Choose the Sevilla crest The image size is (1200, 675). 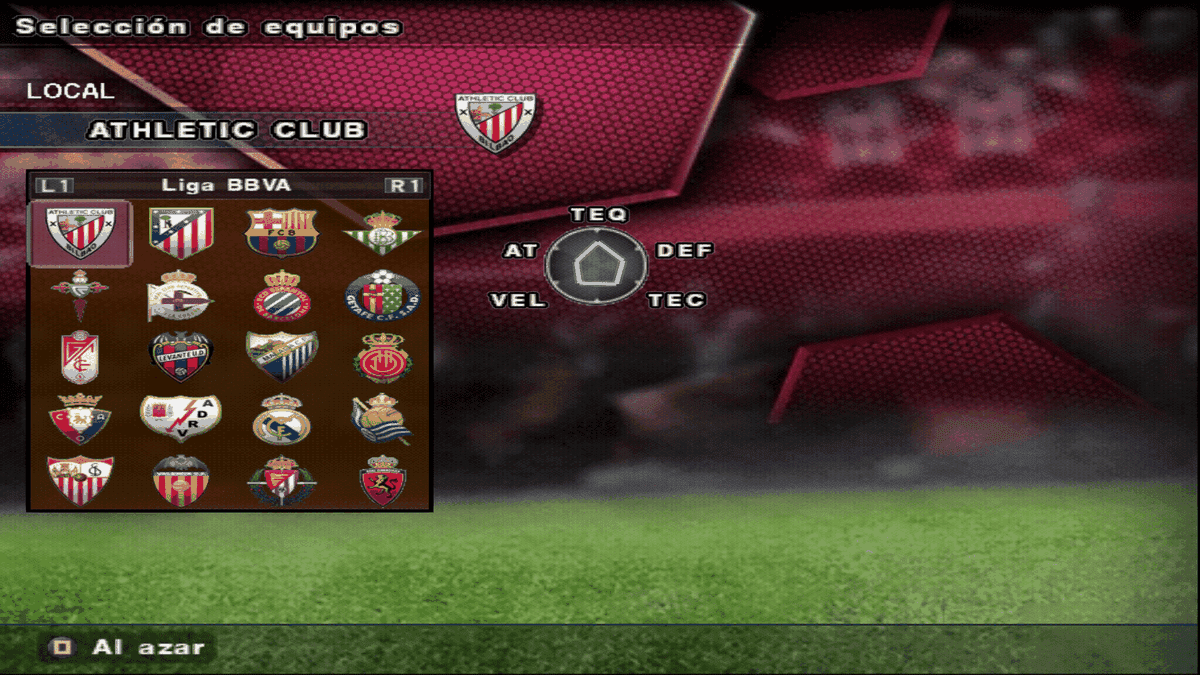[x=80, y=481]
